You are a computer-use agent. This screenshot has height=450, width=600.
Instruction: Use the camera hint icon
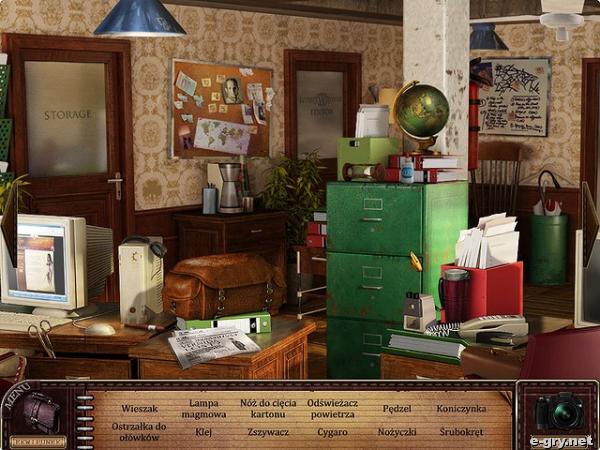point(557,411)
